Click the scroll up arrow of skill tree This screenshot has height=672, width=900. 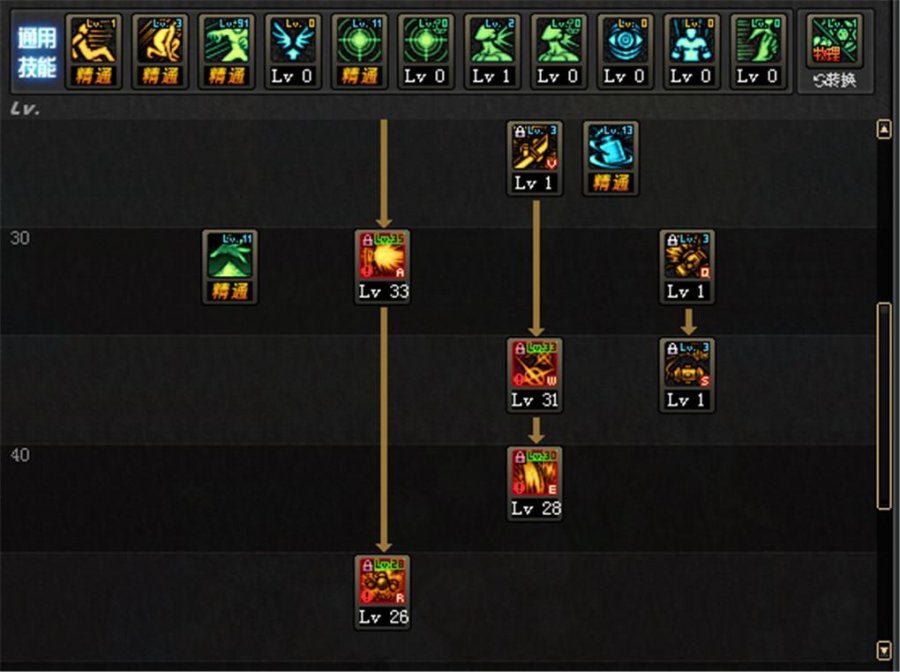coord(883,130)
